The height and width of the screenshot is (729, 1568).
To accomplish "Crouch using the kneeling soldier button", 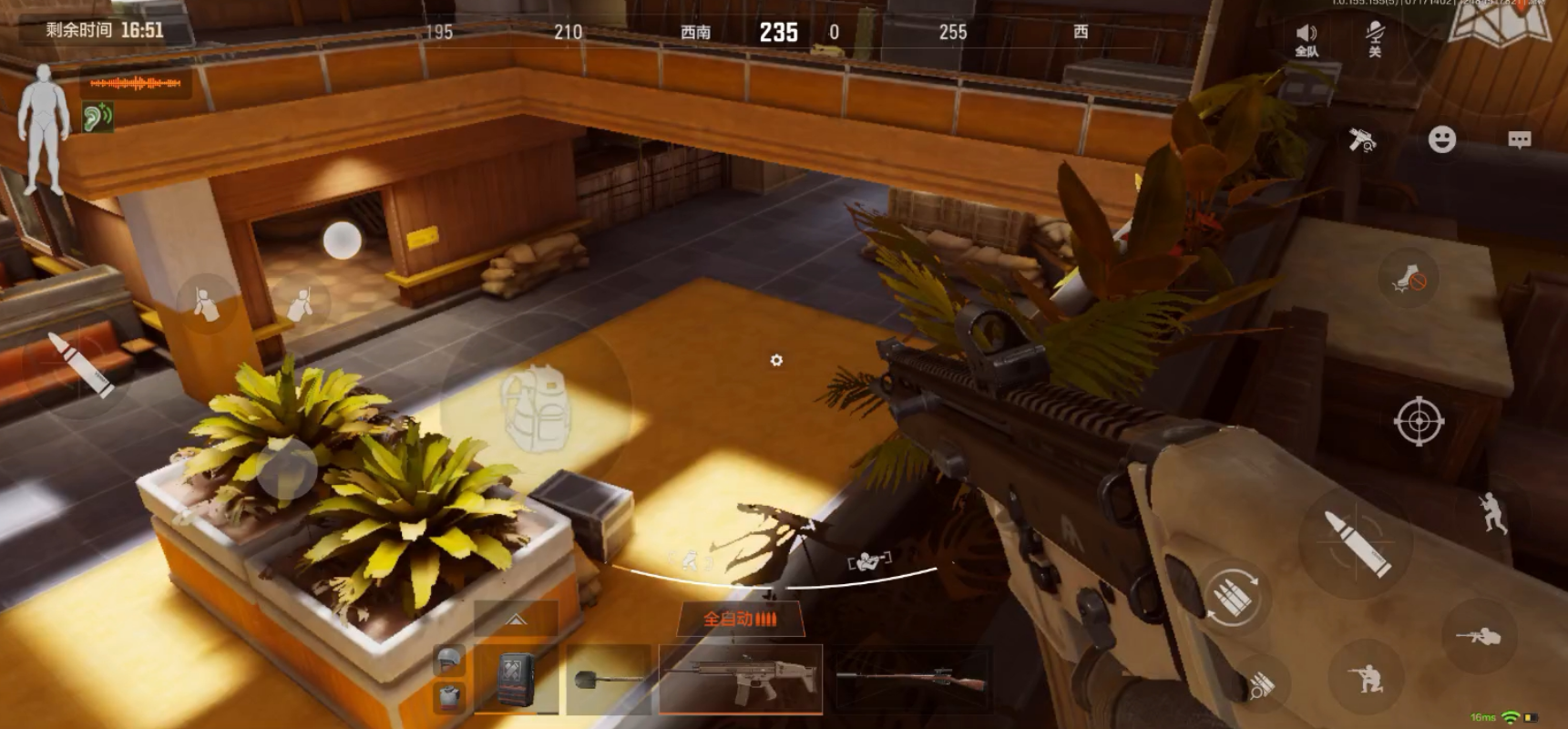I will 1366,677.
